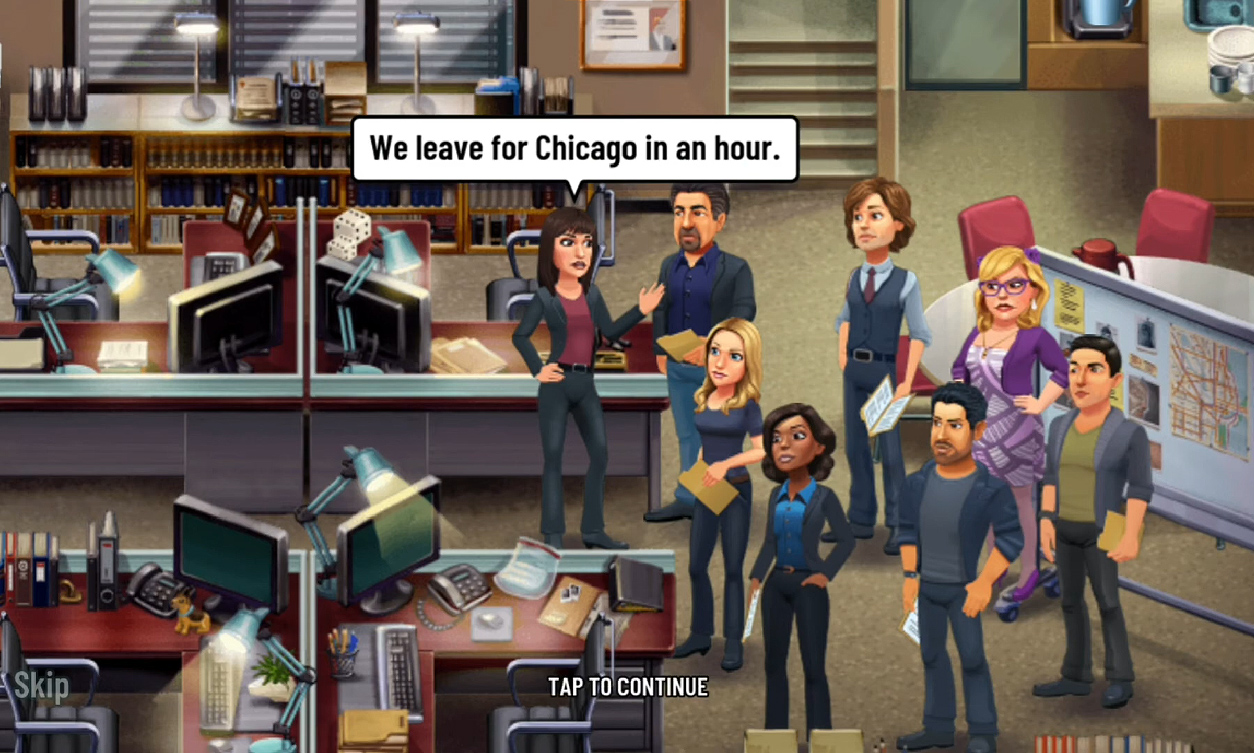Tap to continue the dialogue
Screen dimensions: 1254x753
point(627,687)
